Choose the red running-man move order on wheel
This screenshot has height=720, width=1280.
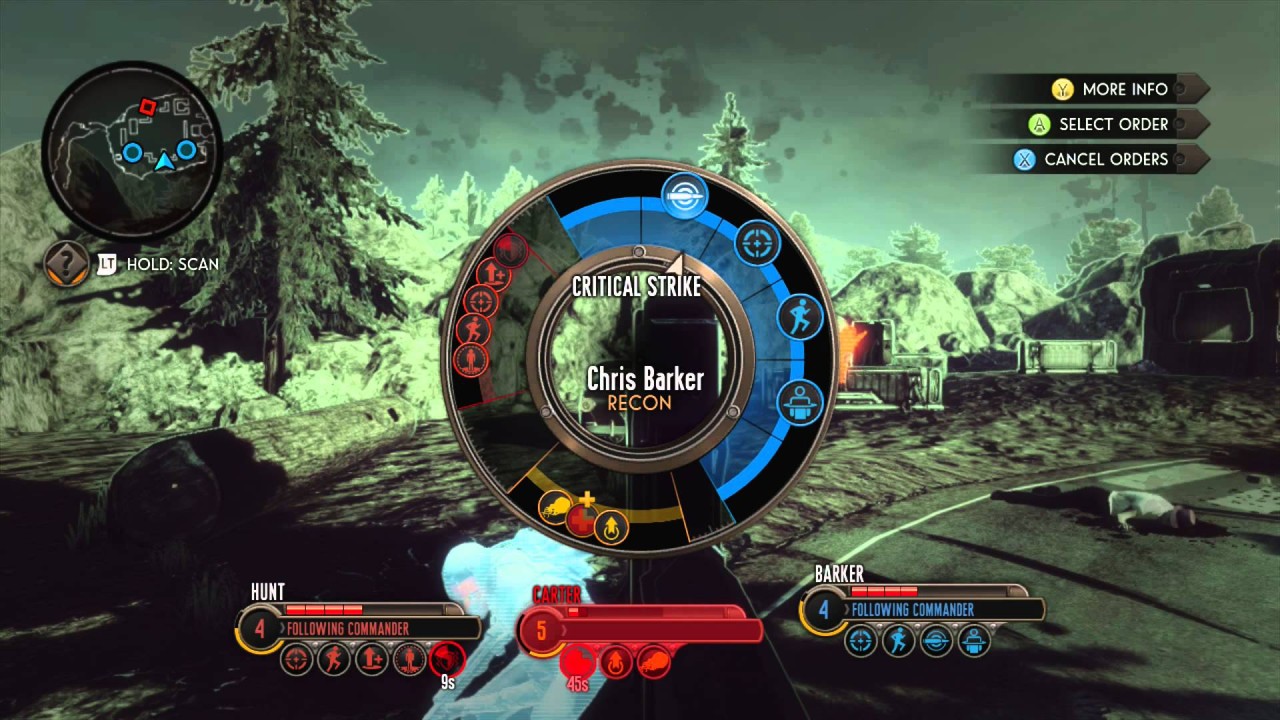[471, 329]
